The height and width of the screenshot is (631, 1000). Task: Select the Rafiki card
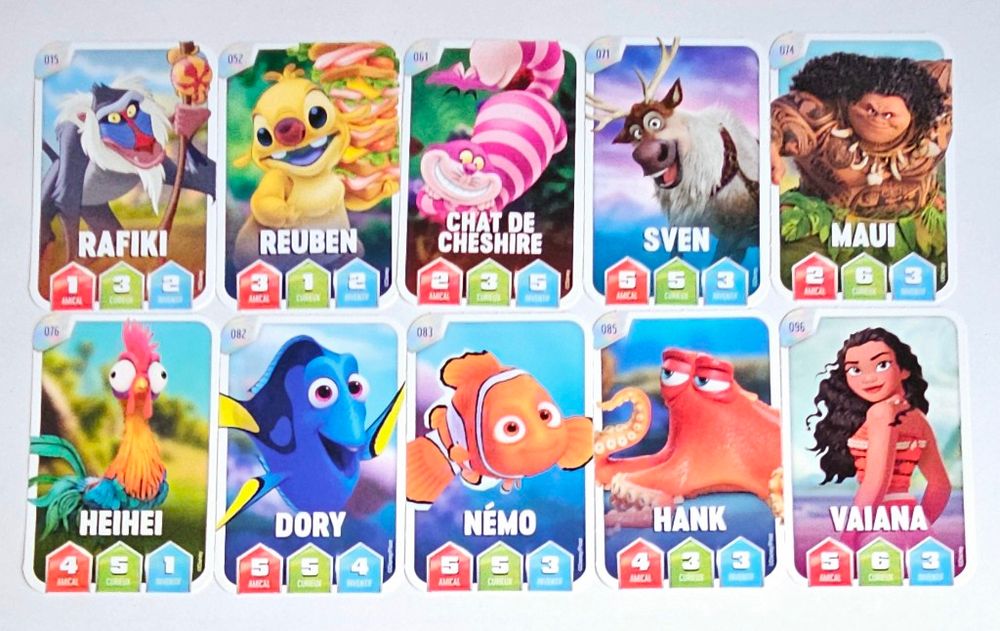coord(124,175)
